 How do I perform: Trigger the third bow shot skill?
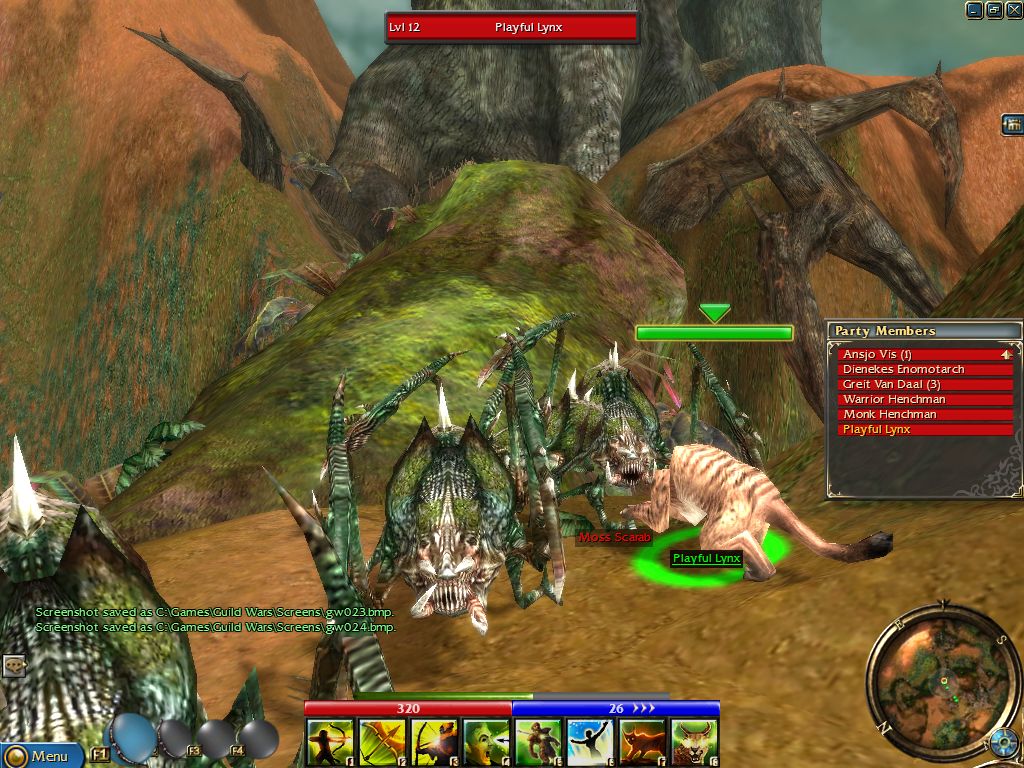coord(434,743)
